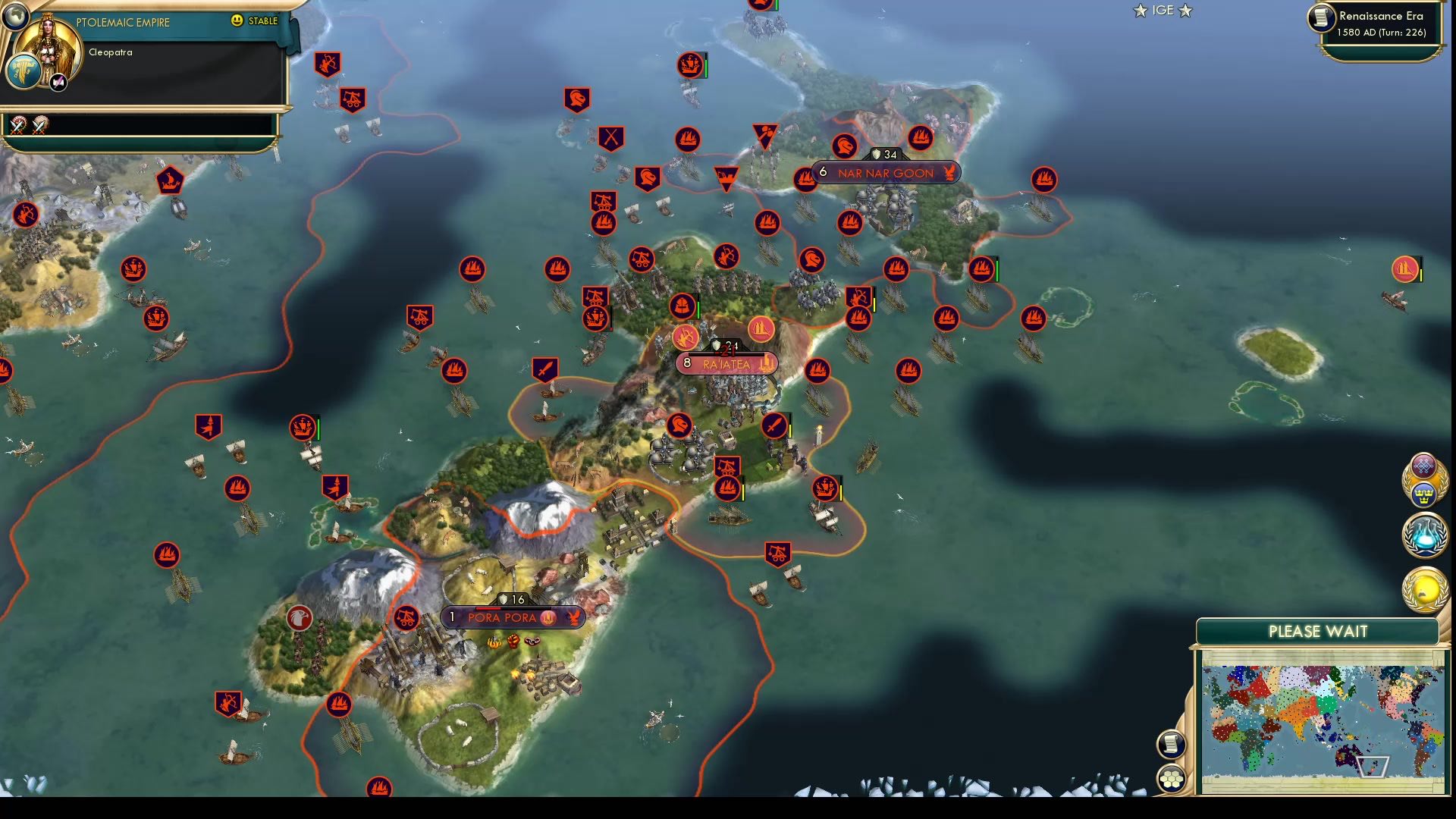Click the notification log scroll icon near minimap
This screenshot has height=819, width=1456.
[1172, 745]
